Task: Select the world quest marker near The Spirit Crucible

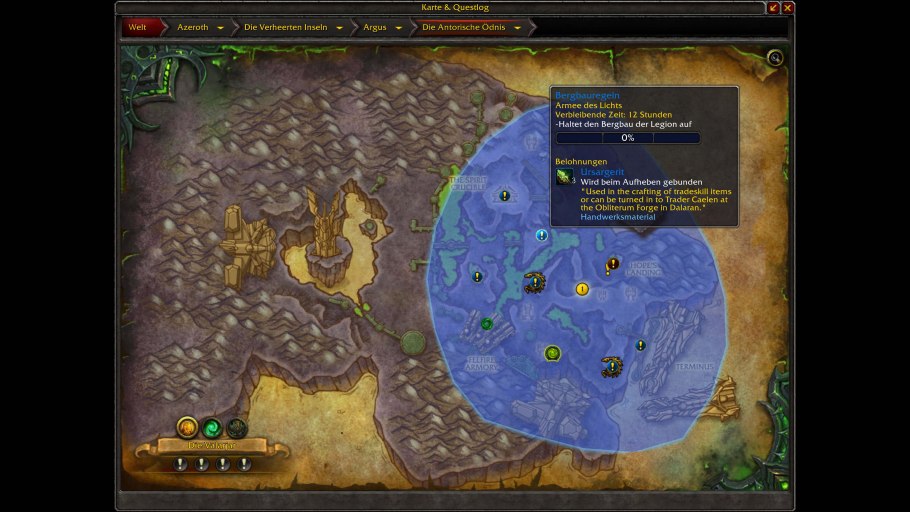Action: pos(505,195)
